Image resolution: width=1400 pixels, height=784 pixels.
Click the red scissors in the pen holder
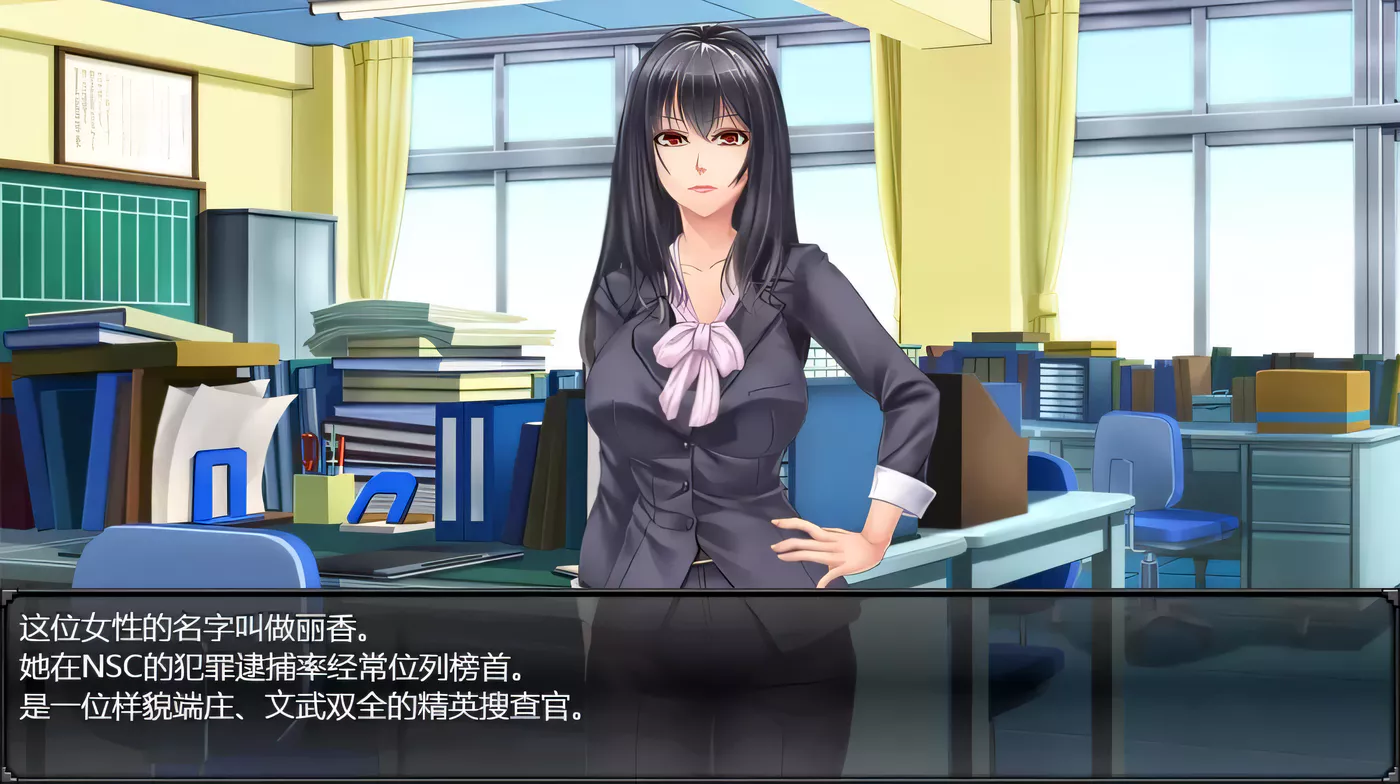(x=310, y=450)
